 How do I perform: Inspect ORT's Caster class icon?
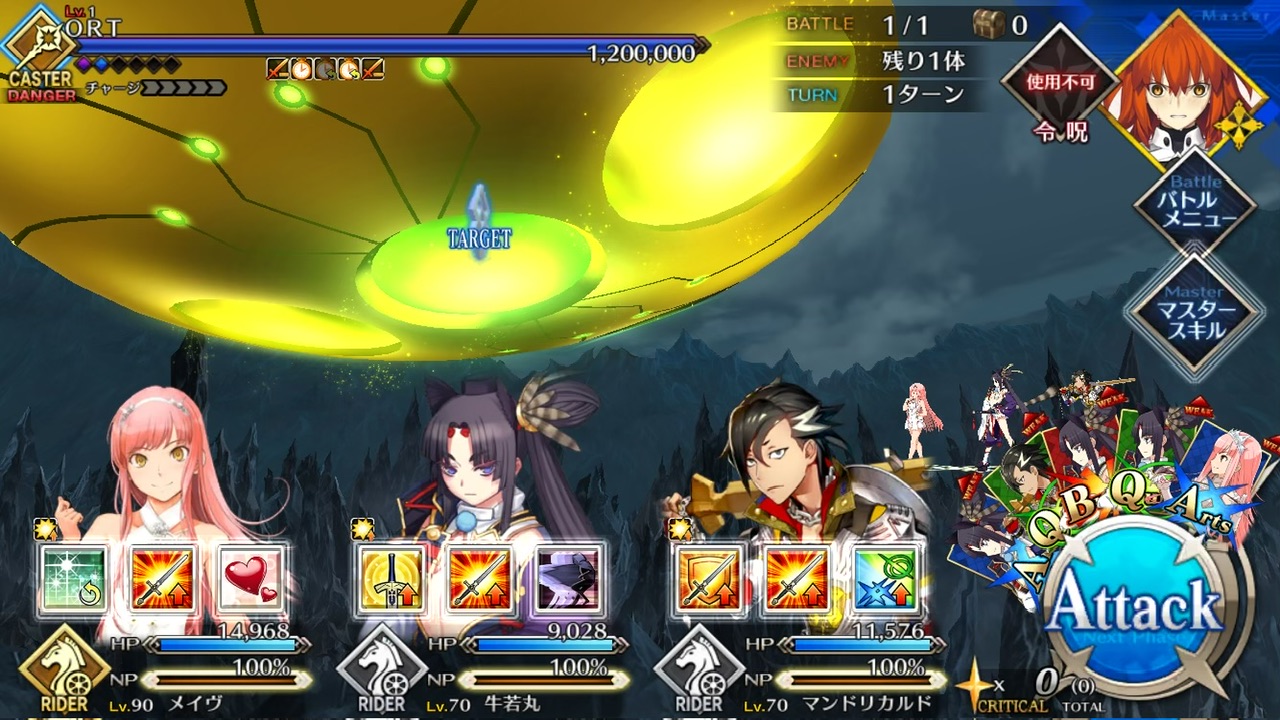coord(36,42)
